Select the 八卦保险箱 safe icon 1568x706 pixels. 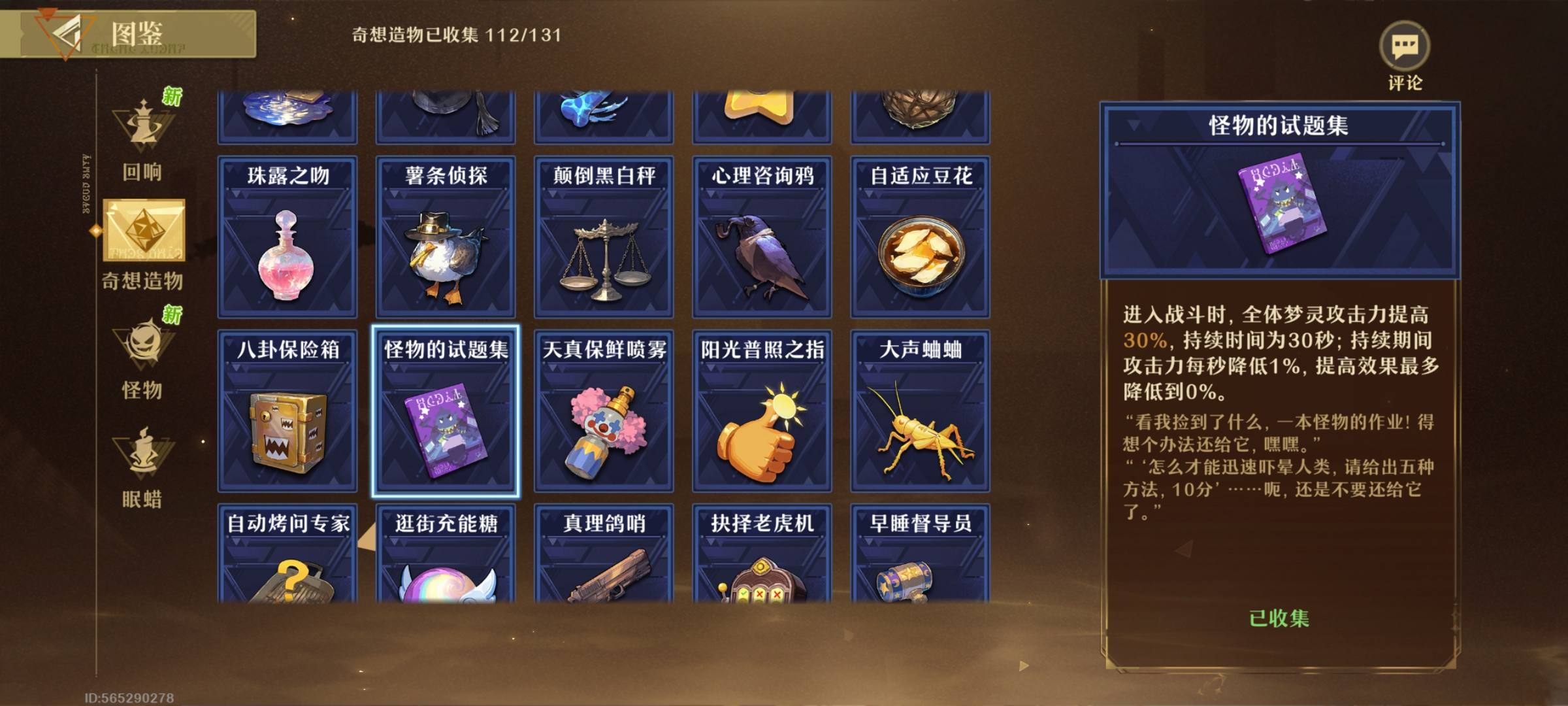287,431
